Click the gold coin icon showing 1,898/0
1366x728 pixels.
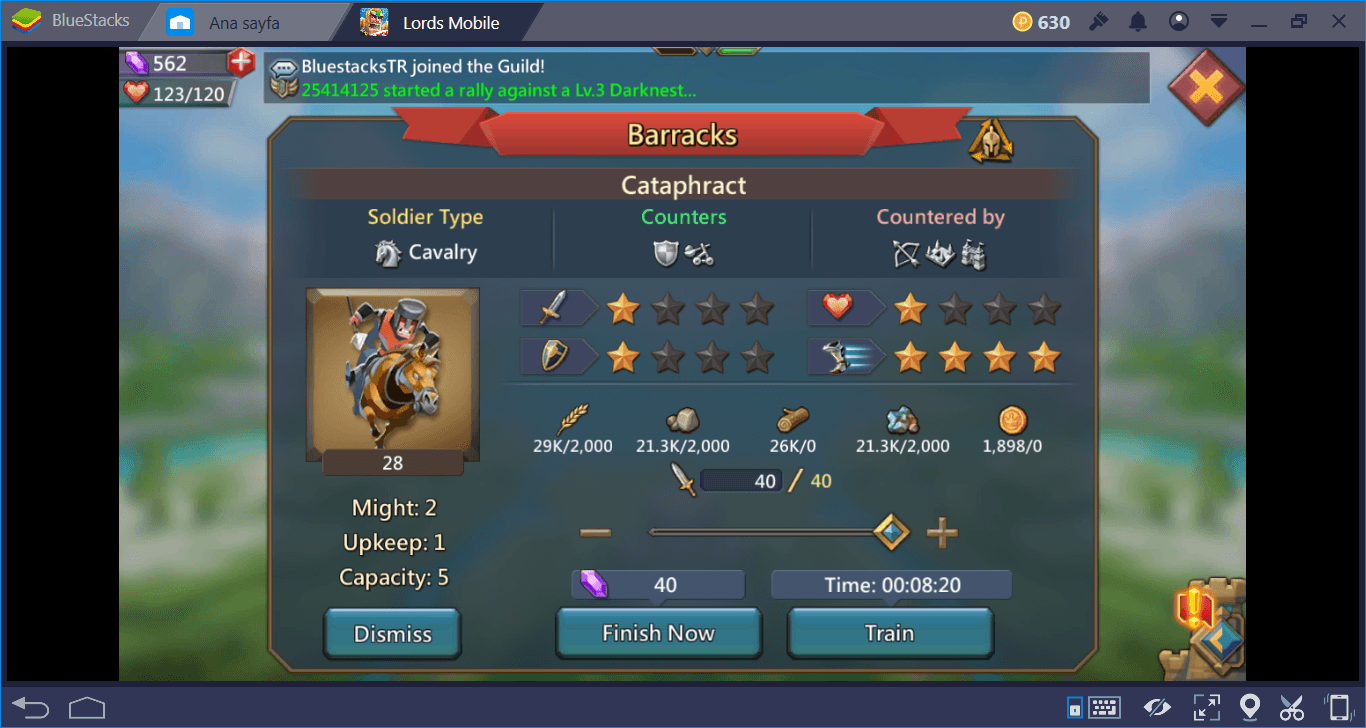coord(1011,420)
